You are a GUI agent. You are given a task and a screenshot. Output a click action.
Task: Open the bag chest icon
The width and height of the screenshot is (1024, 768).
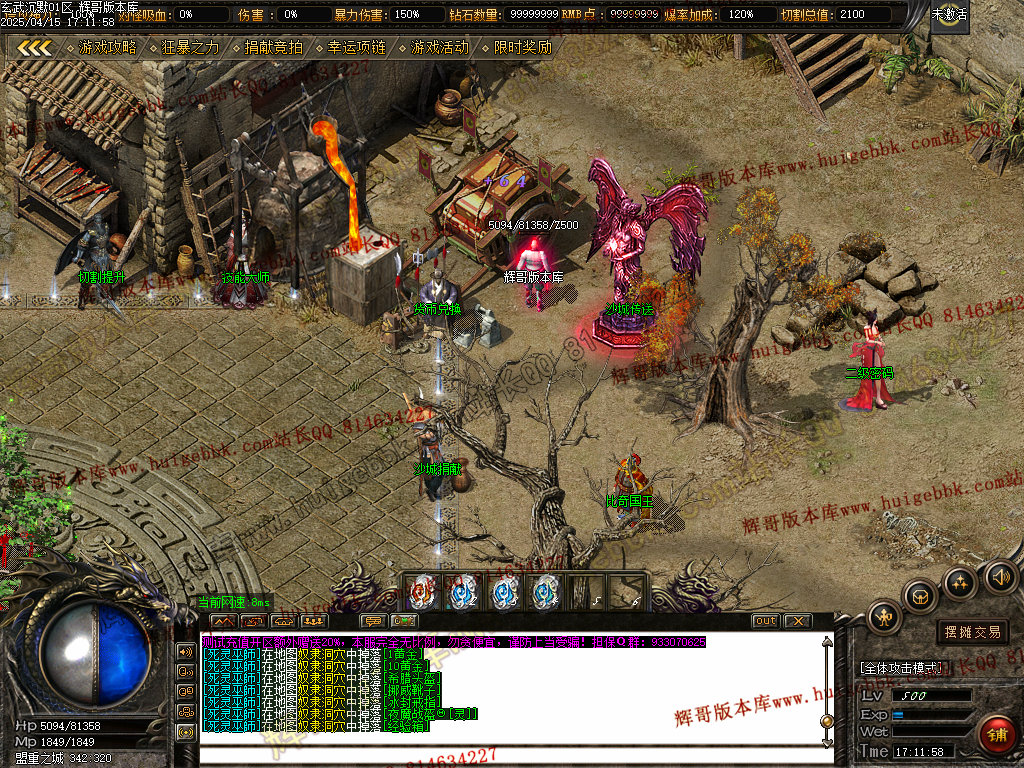[920, 596]
